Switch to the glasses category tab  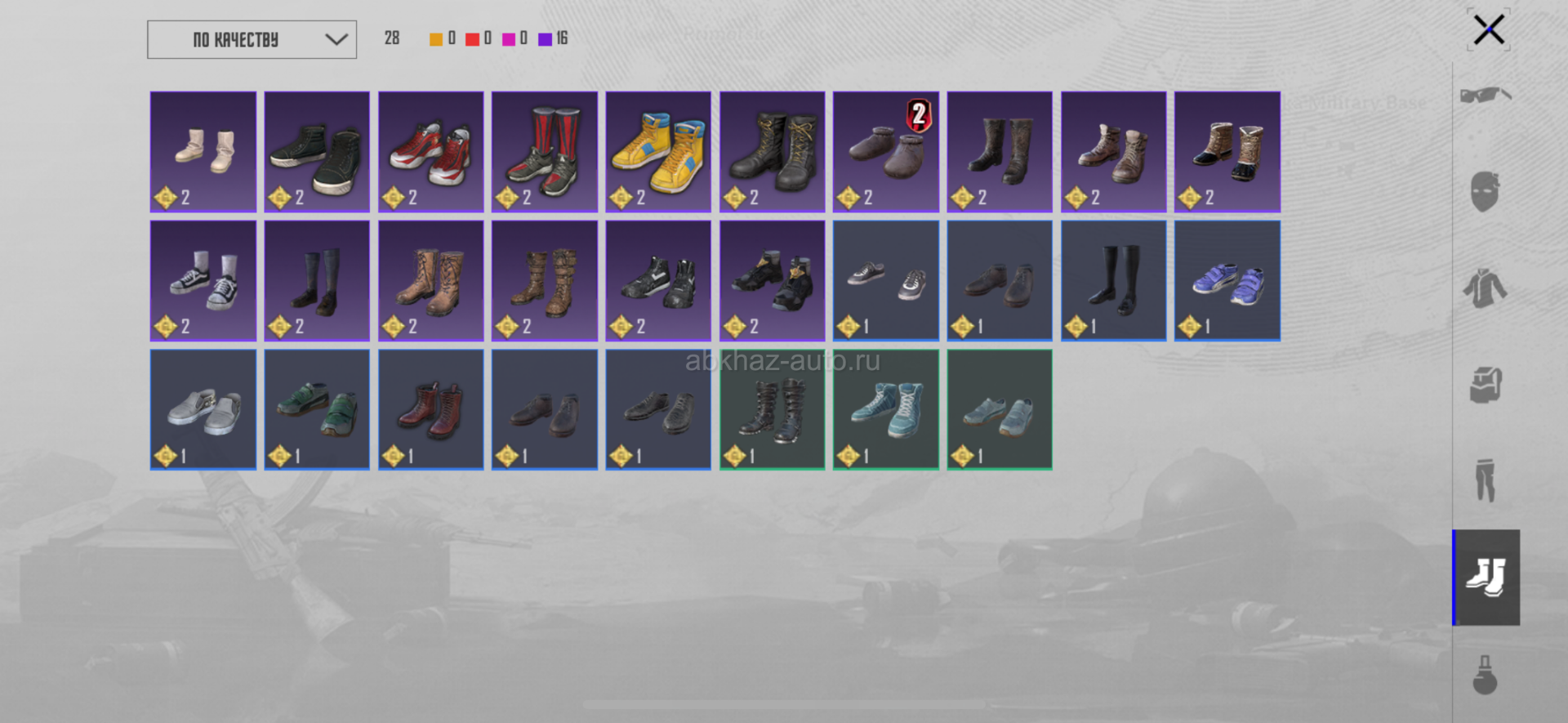click(1486, 96)
